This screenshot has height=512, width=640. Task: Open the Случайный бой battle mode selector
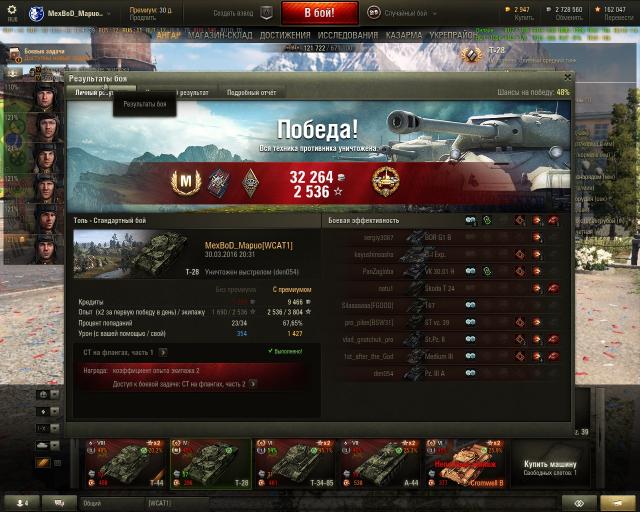pos(400,13)
